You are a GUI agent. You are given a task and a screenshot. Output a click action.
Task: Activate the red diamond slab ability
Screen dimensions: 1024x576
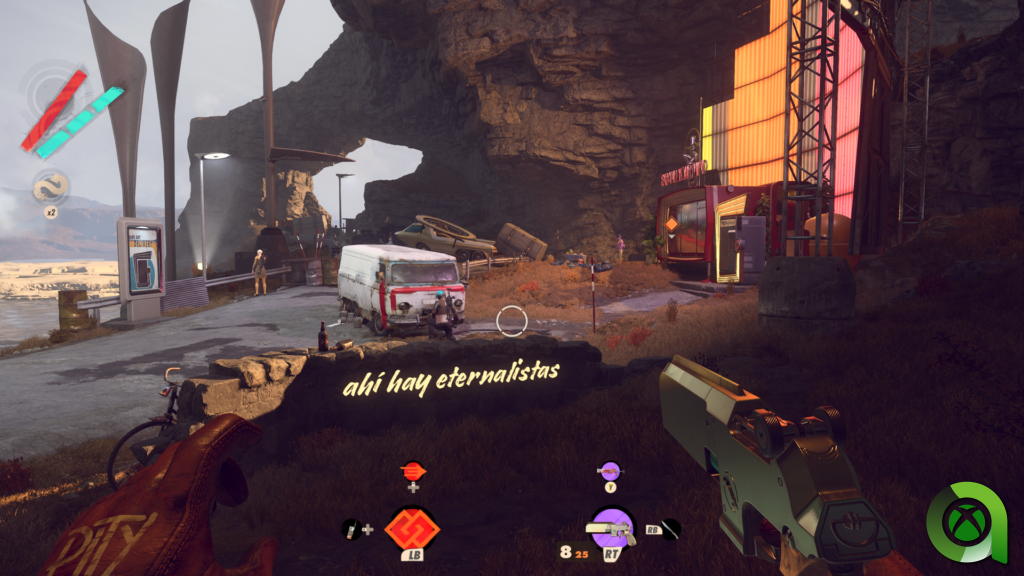[413, 529]
